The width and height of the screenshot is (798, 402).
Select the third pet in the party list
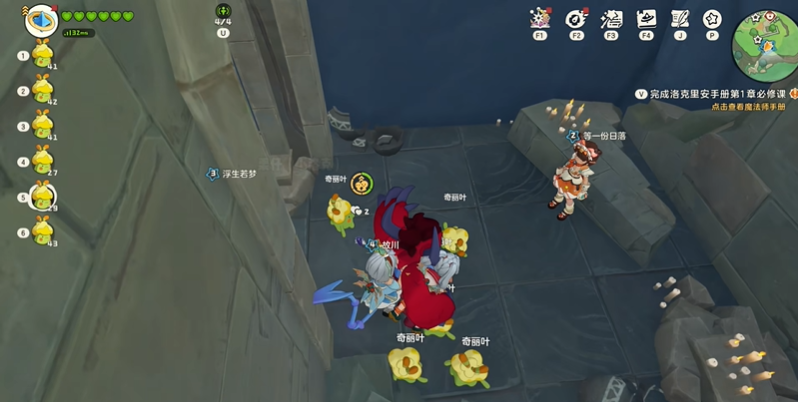click(42, 126)
